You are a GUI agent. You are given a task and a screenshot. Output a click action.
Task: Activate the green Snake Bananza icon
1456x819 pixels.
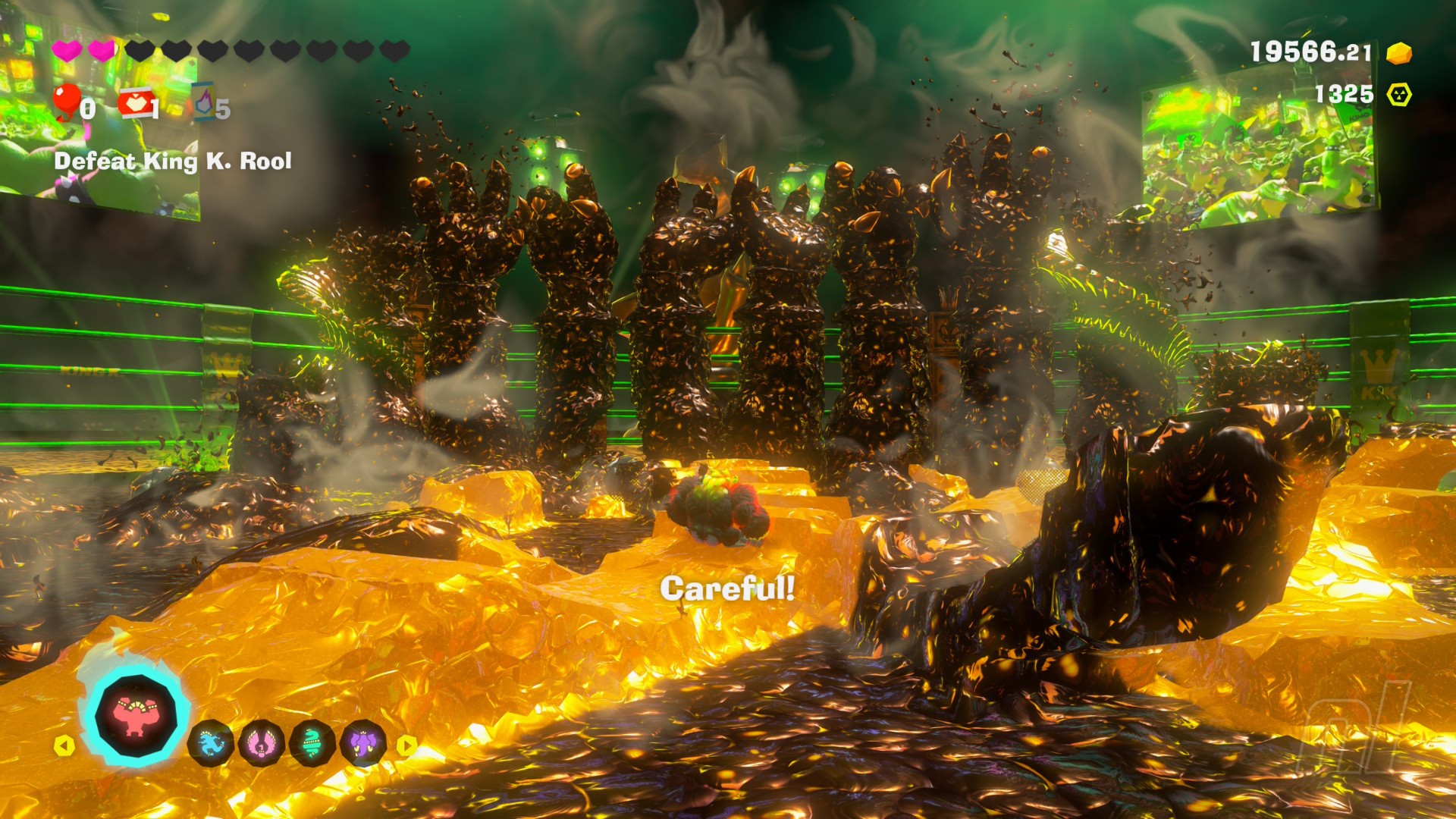point(312,743)
